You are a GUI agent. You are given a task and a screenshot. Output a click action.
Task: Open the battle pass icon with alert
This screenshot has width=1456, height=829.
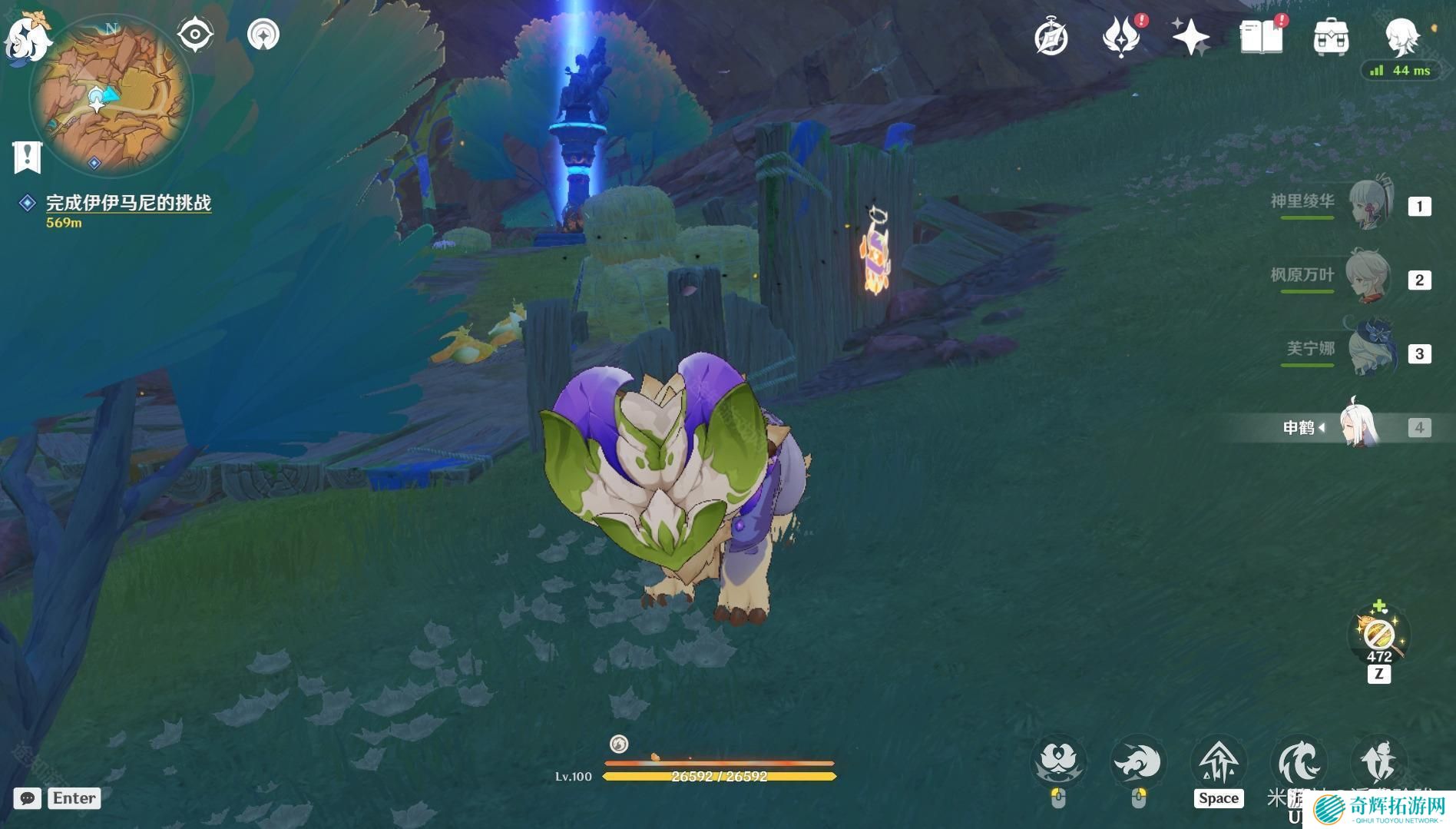pyautogui.click(x=1121, y=38)
